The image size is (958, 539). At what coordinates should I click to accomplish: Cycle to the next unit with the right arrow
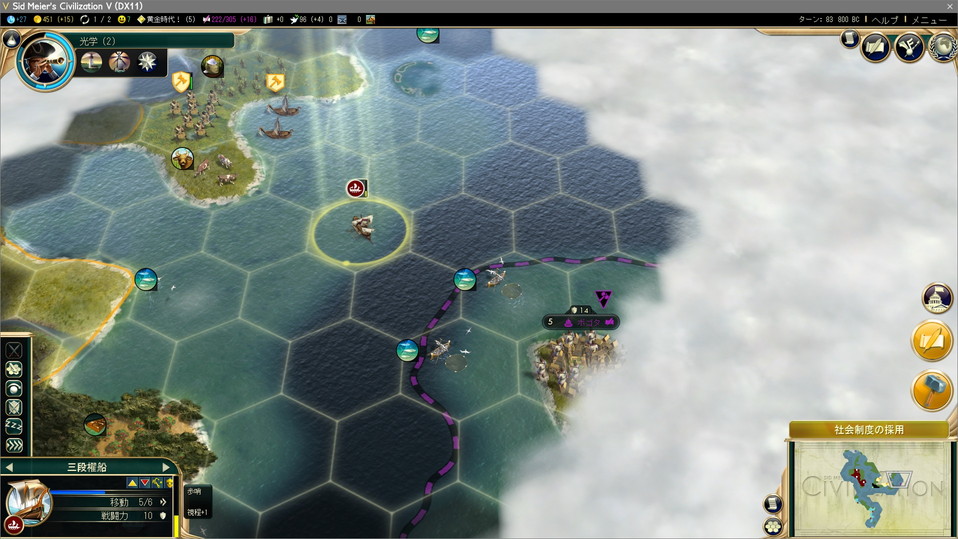(x=167, y=467)
